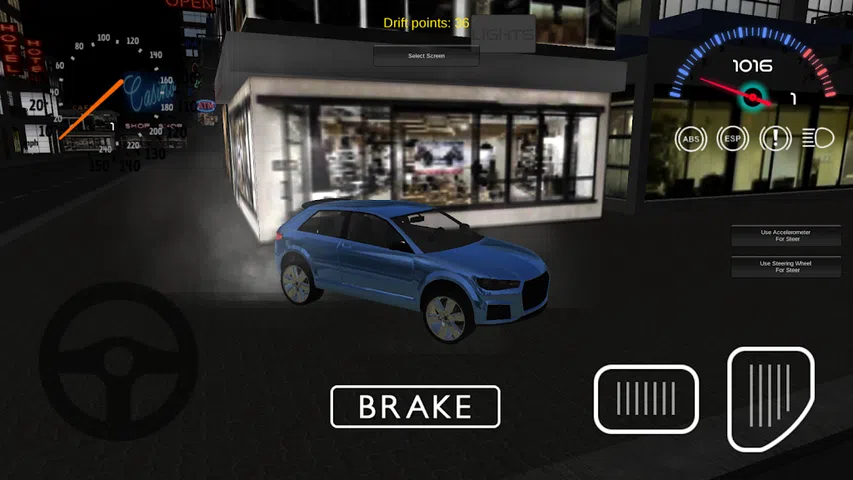Open the Select Screen button
The width and height of the screenshot is (853, 480).
pos(426,56)
